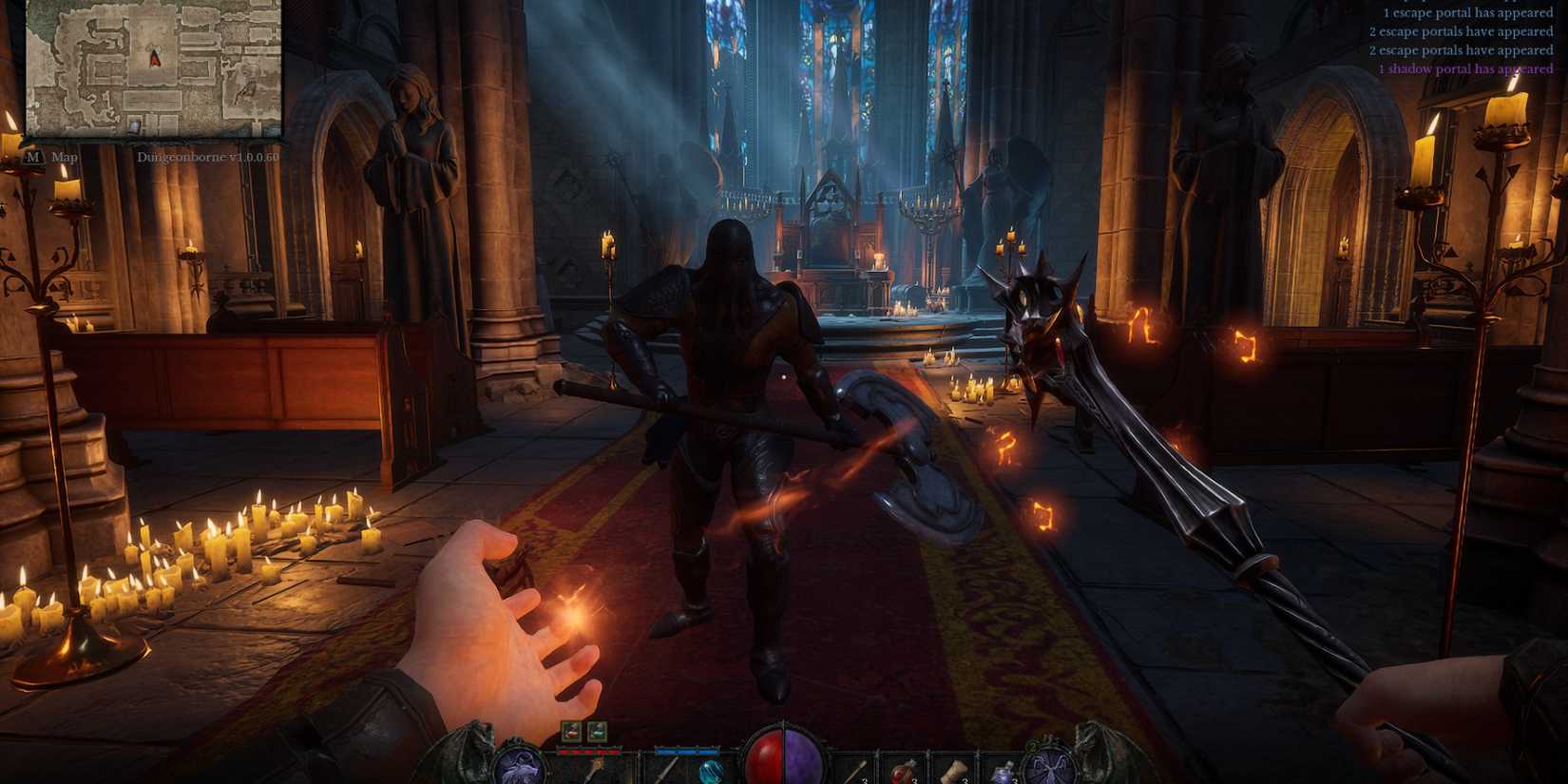Activate the purple spider ability icon
1568x784 pixels.
point(1050,768)
